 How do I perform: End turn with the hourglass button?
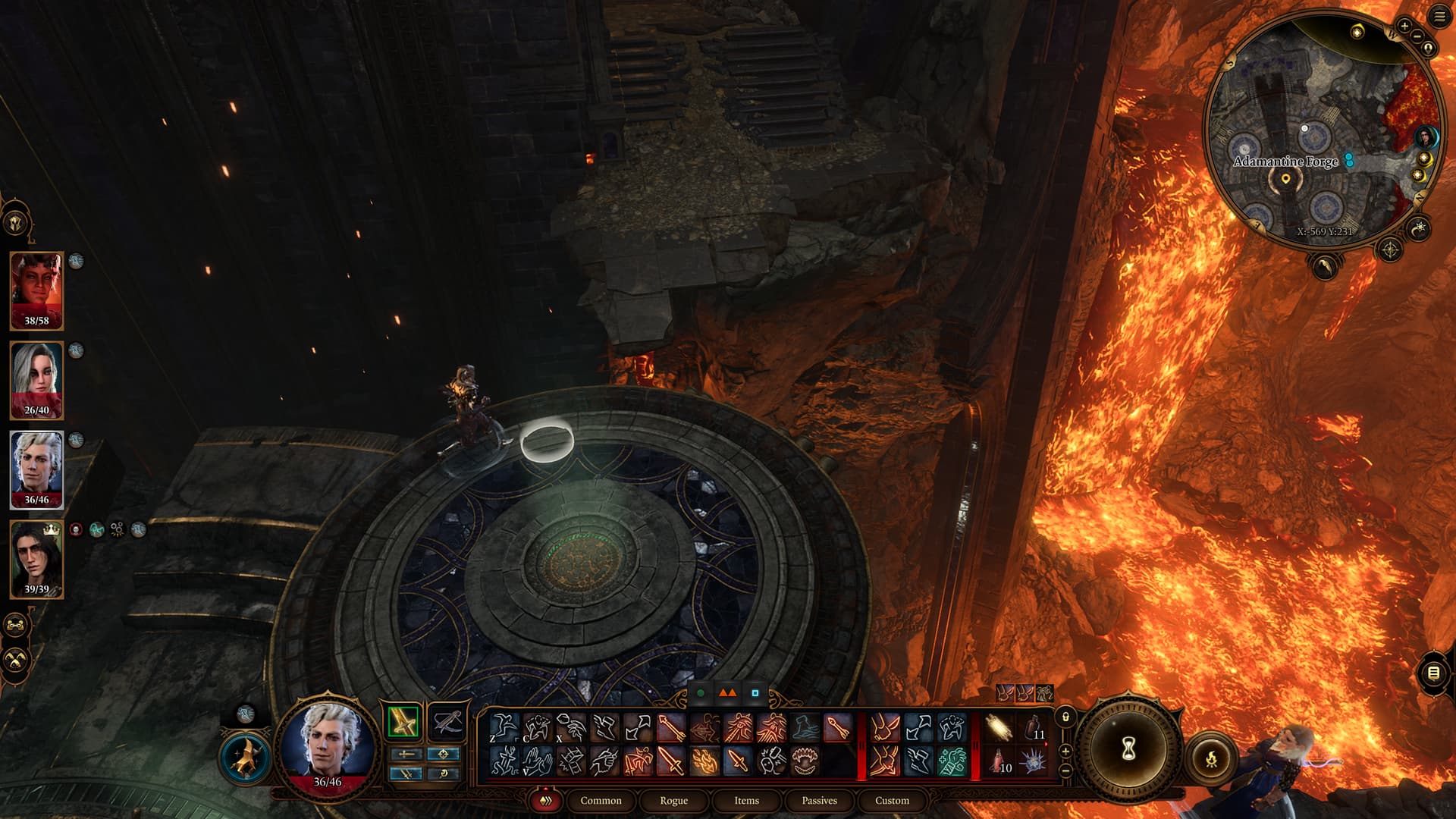(x=1128, y=748)
